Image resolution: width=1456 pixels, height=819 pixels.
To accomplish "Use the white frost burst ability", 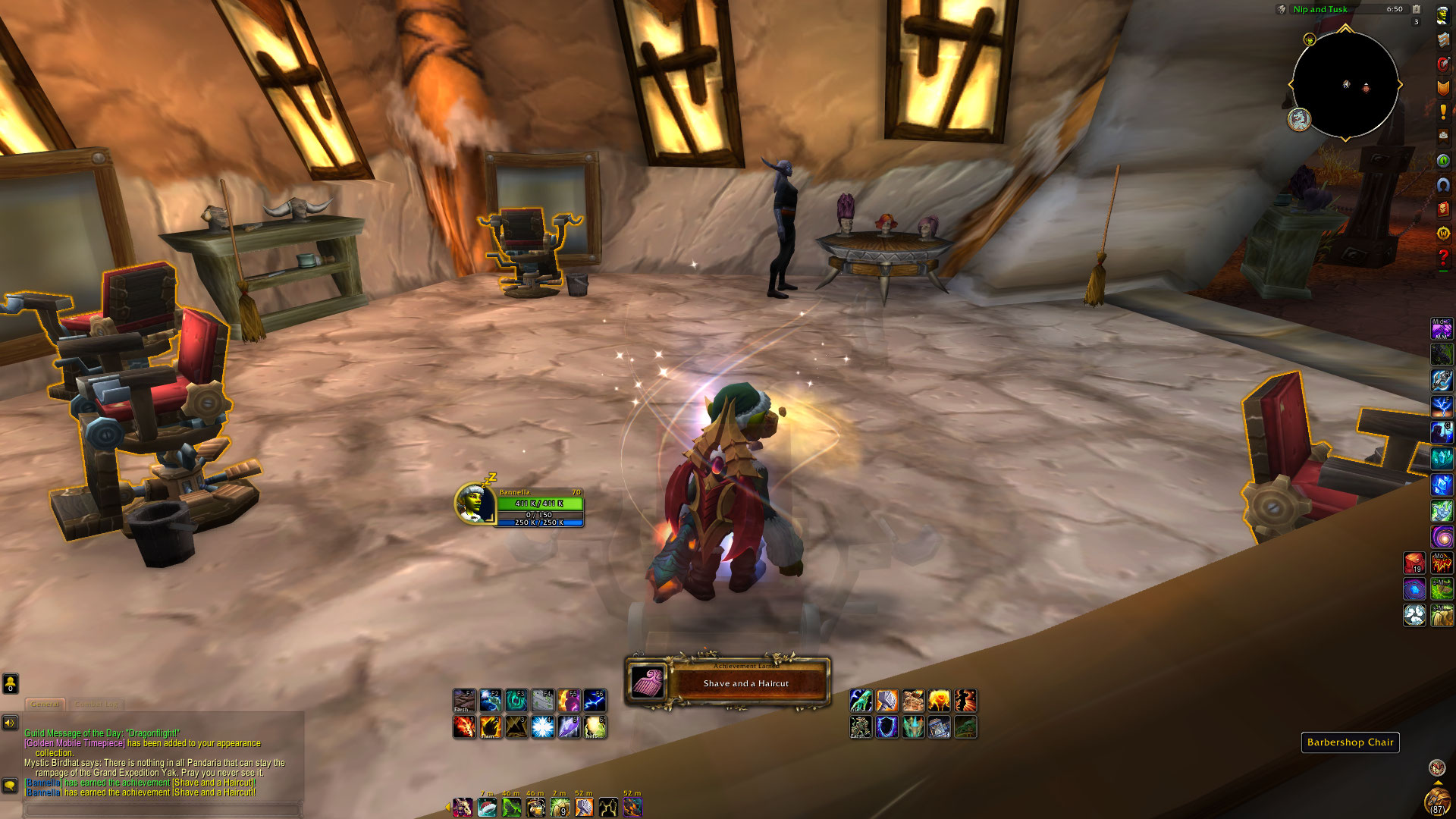I will [542, 727].
